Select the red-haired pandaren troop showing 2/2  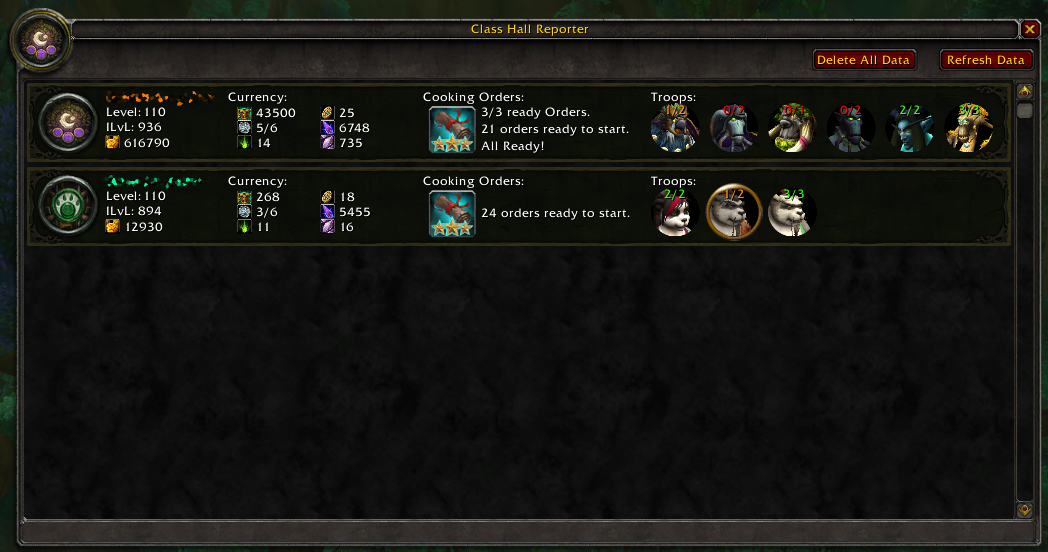coord(675,212)
